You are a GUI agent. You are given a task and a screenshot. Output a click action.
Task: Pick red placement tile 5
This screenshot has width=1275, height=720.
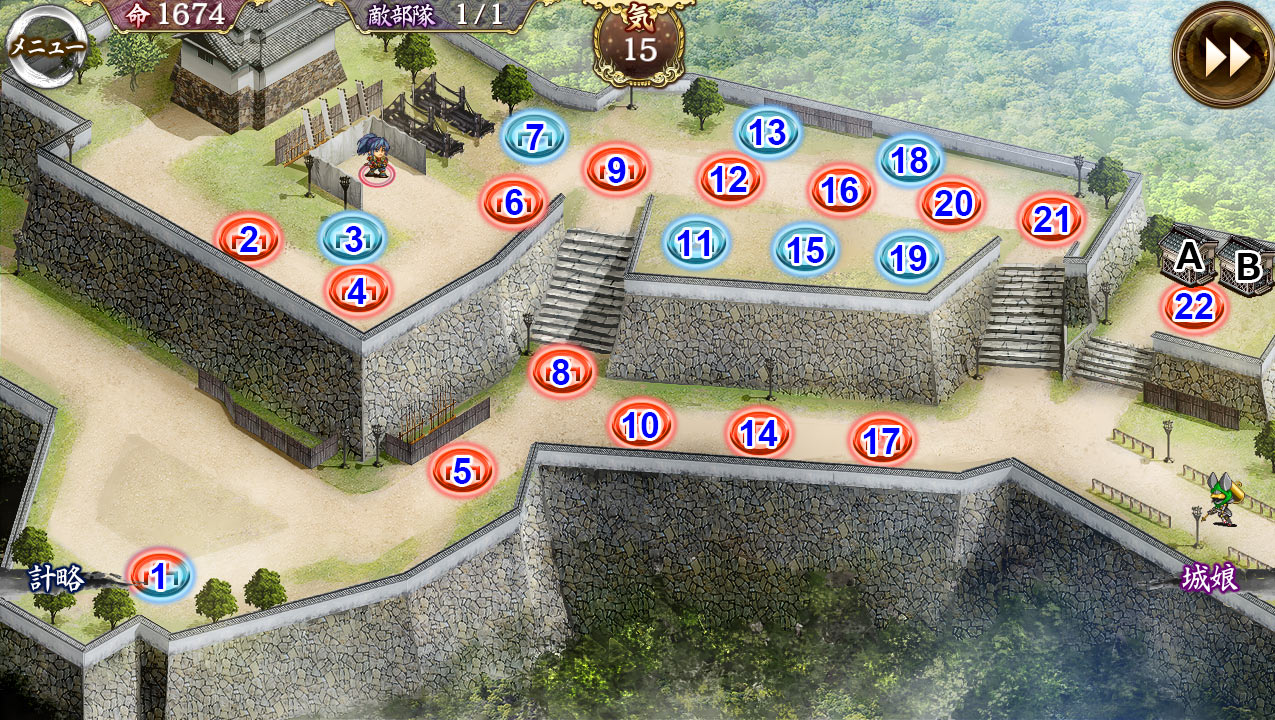[462, 471]
